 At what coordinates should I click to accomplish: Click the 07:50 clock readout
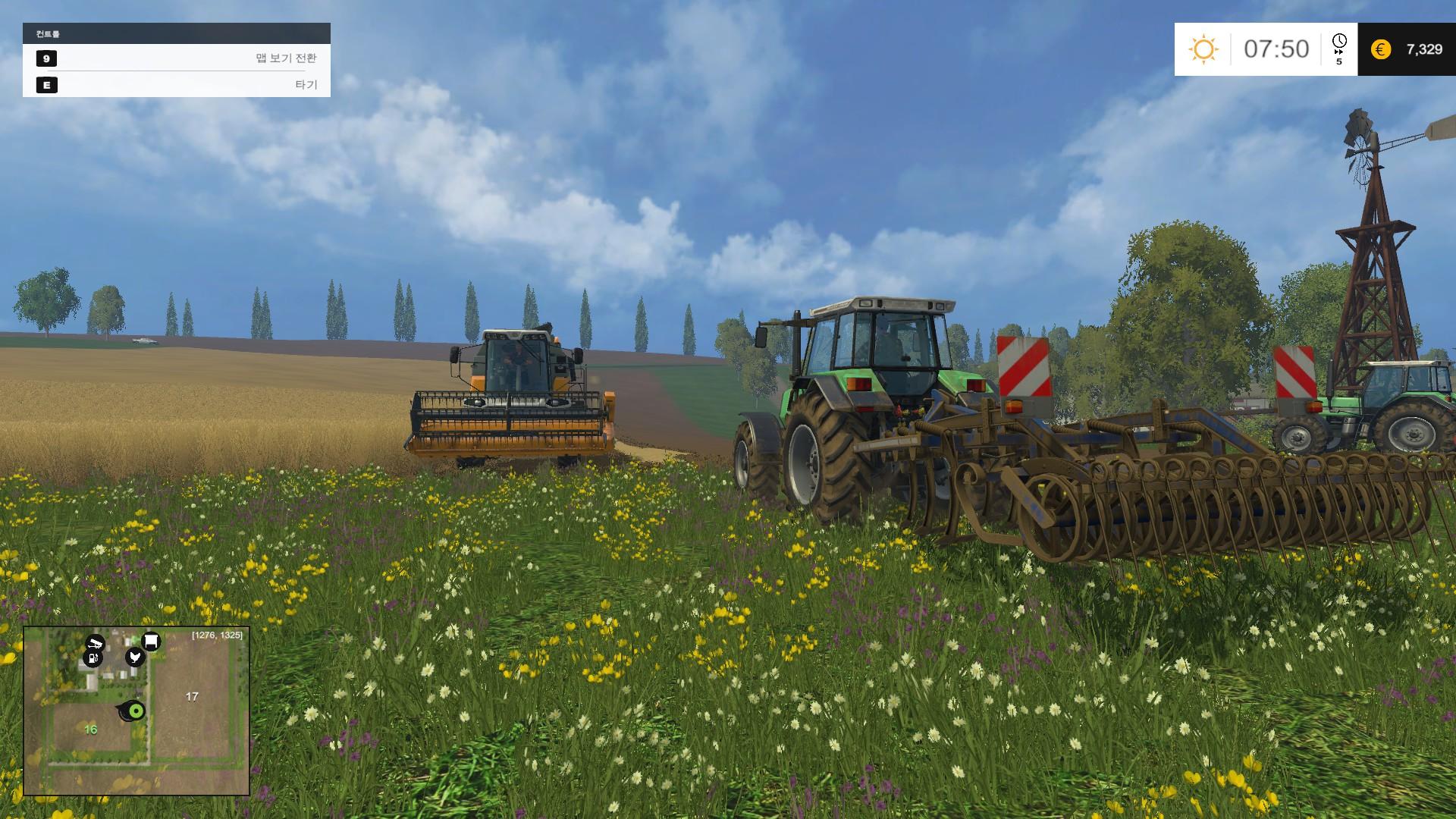1276,49
